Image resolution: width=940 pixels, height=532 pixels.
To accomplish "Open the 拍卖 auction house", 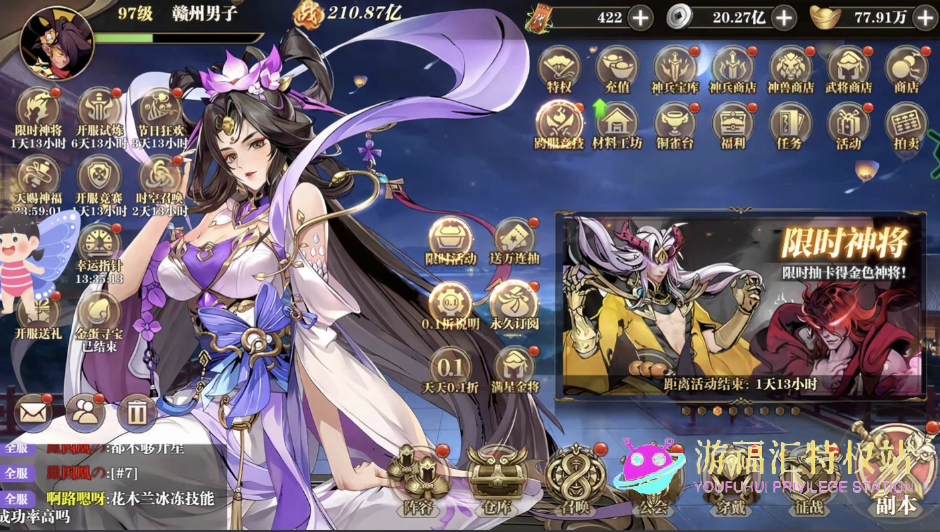I will click(x=905, y=126).
